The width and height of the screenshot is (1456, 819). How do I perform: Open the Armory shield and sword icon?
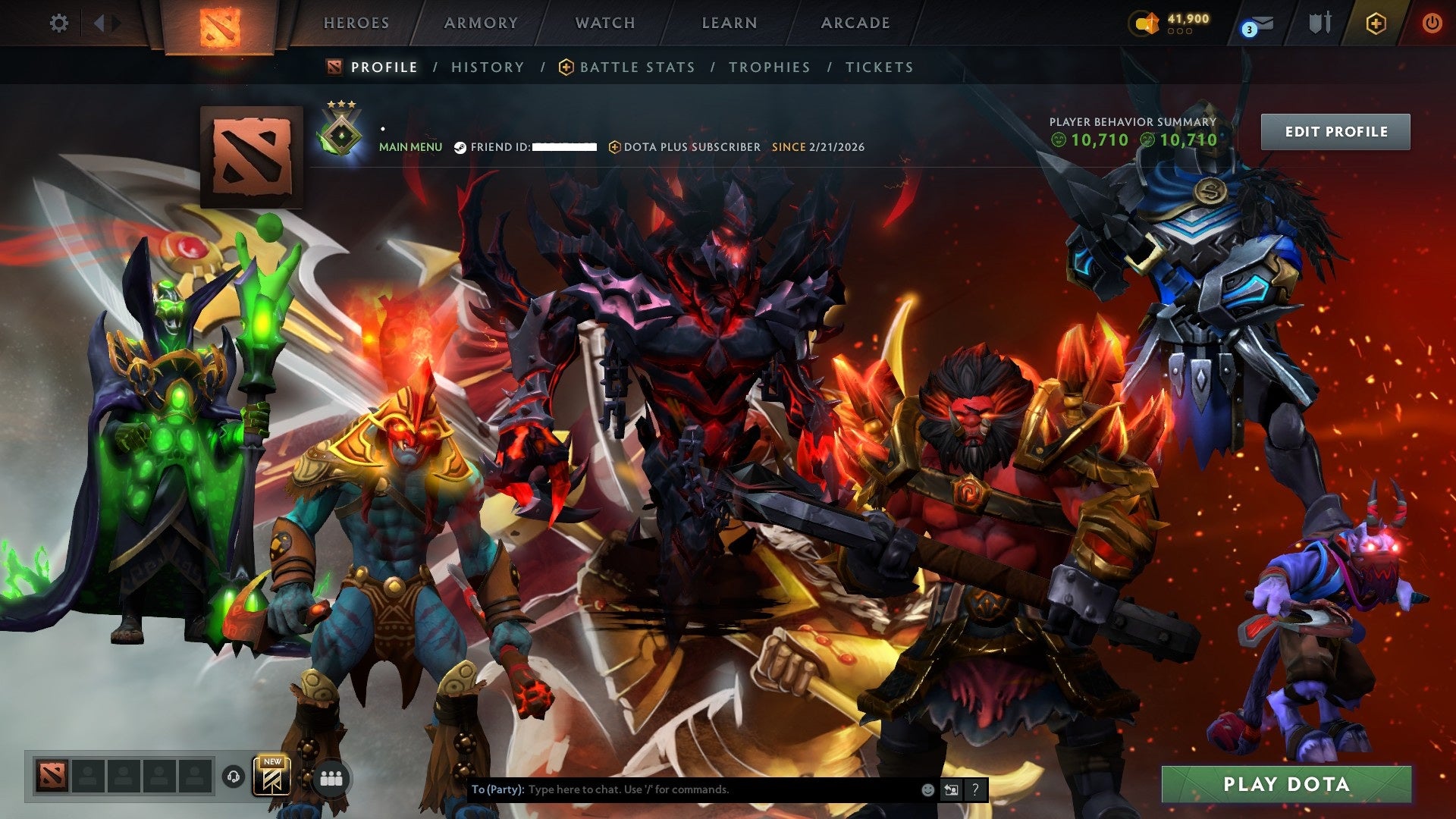(1319, 23)
